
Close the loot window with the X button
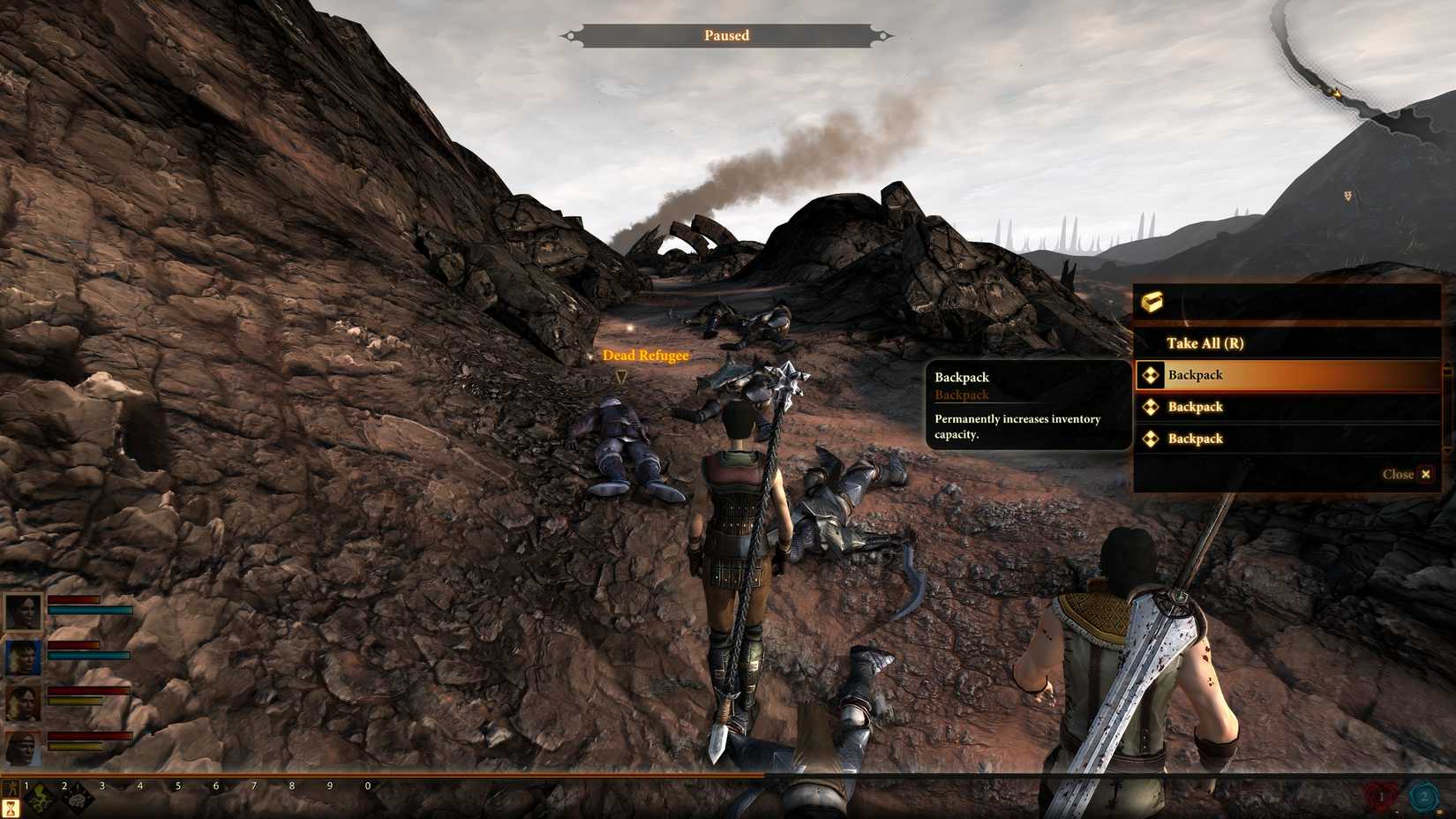tap(1427, 474)
